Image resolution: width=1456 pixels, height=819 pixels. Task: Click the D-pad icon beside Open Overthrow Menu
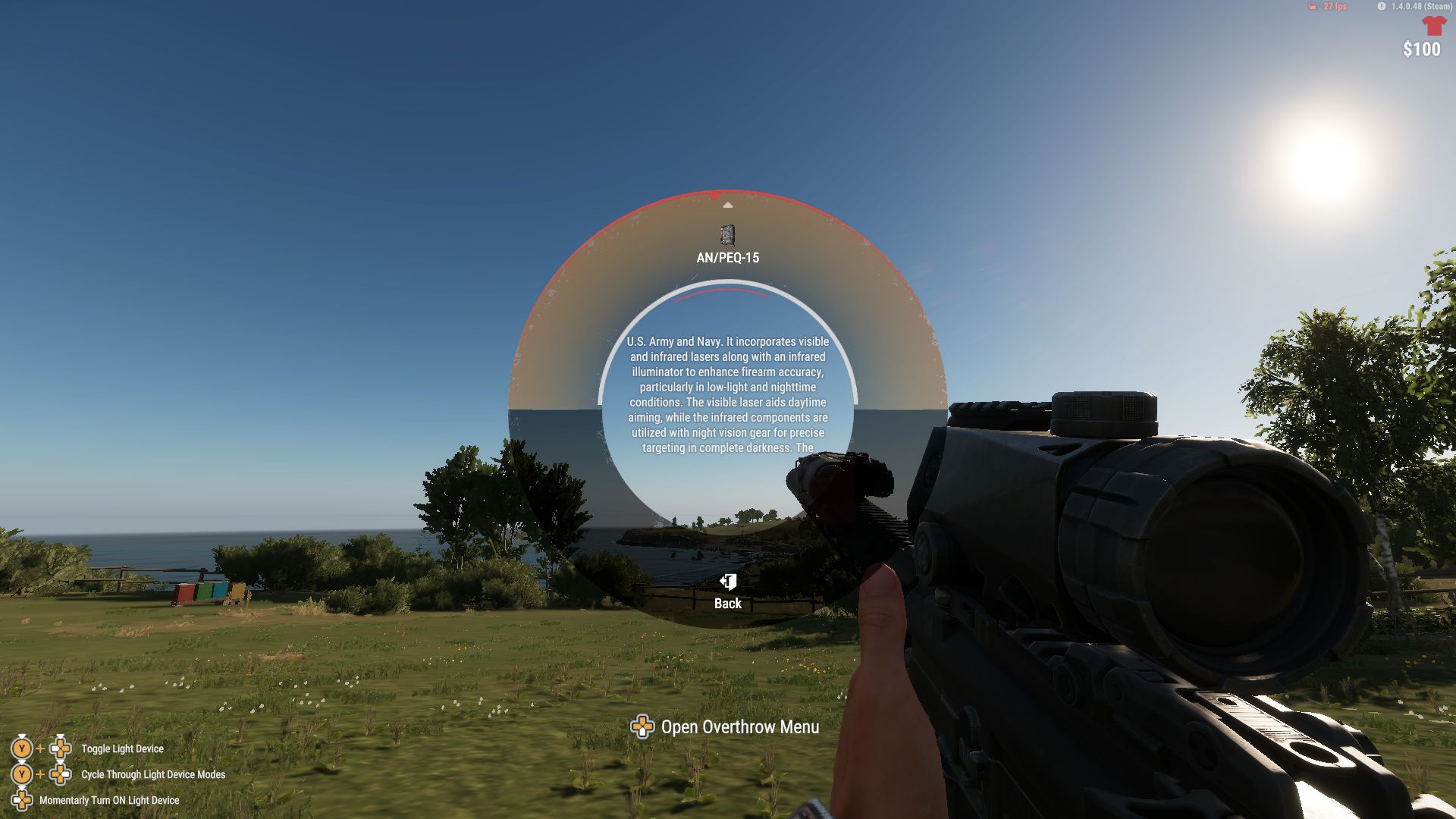pyautogui.click(x=644, y=727)
